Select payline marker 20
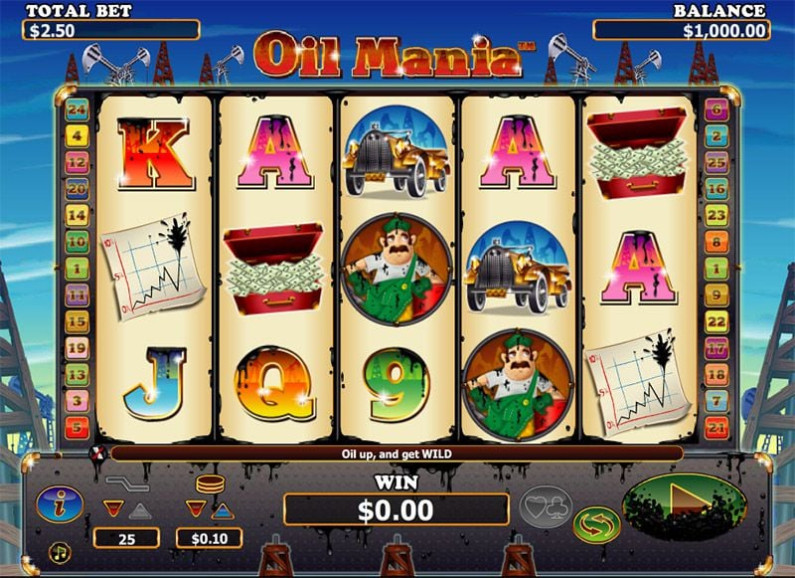 [77, 187]
